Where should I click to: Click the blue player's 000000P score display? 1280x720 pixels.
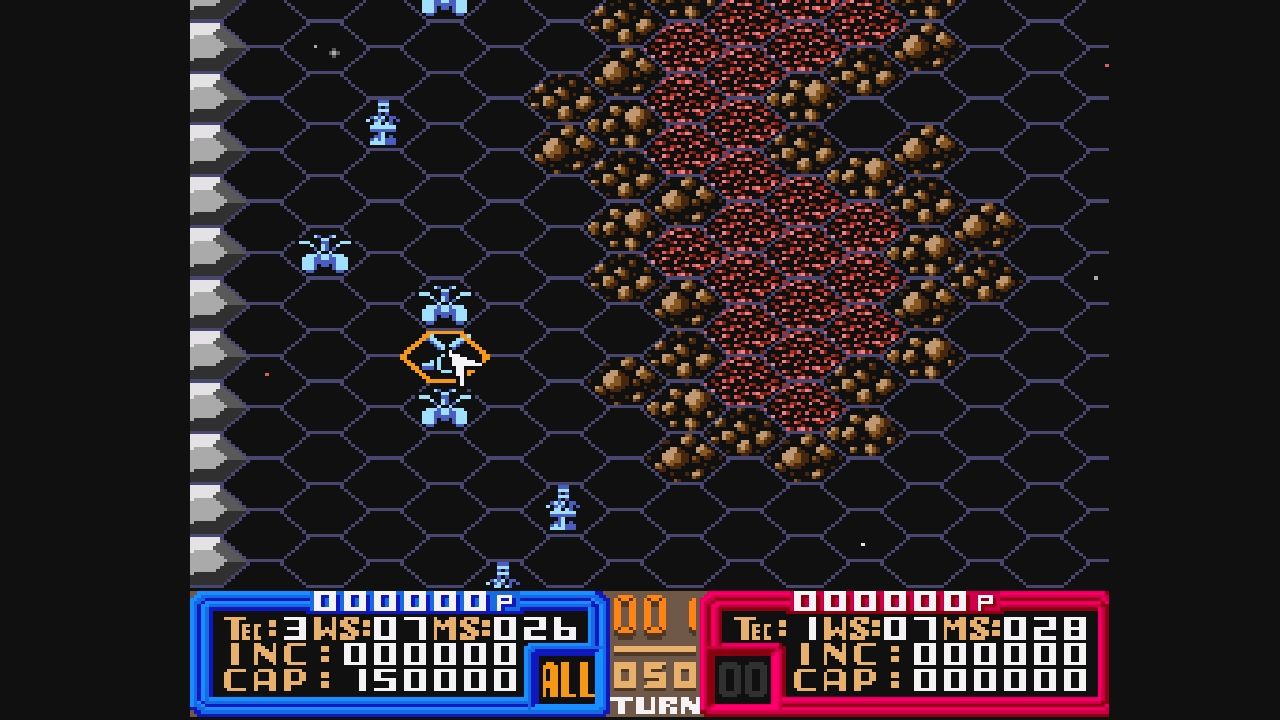coord(410,602)
